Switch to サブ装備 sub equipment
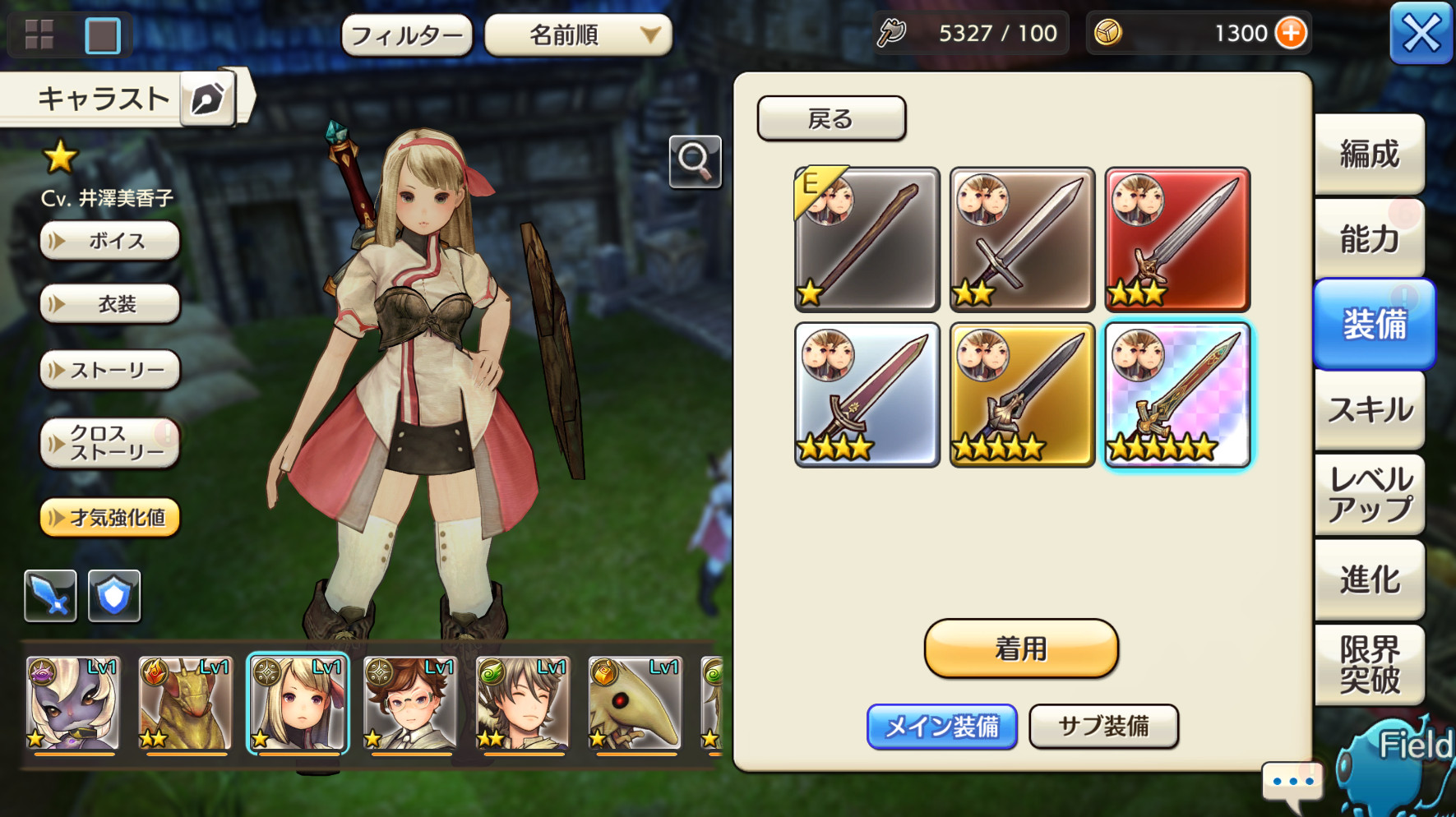 coord(1103,727)
